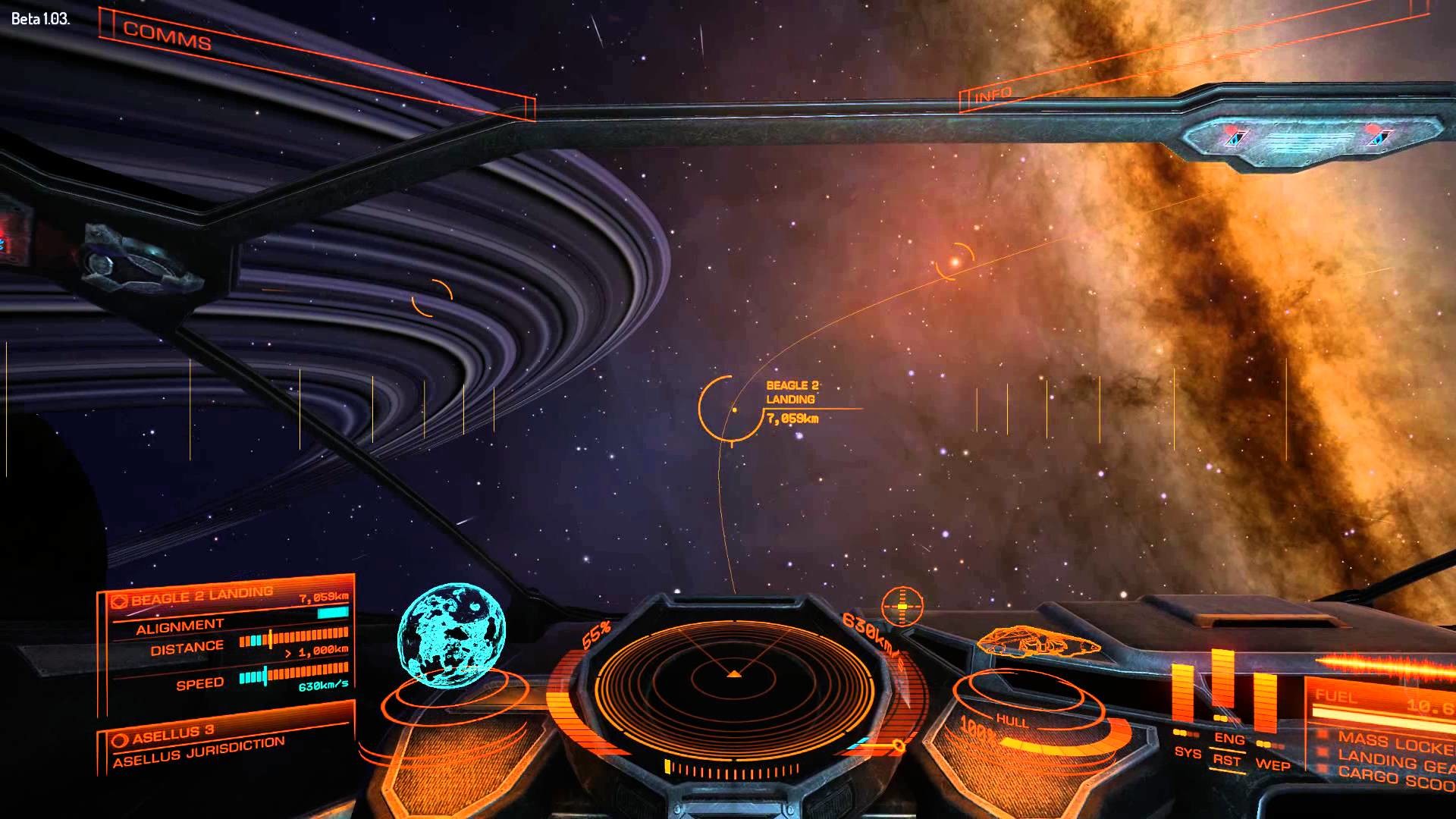Image resolution: width=1456 pixels, height=819 pixels.
Task: Open the COMMS panel
Action: pyautogui.click(x=167, y=36)
